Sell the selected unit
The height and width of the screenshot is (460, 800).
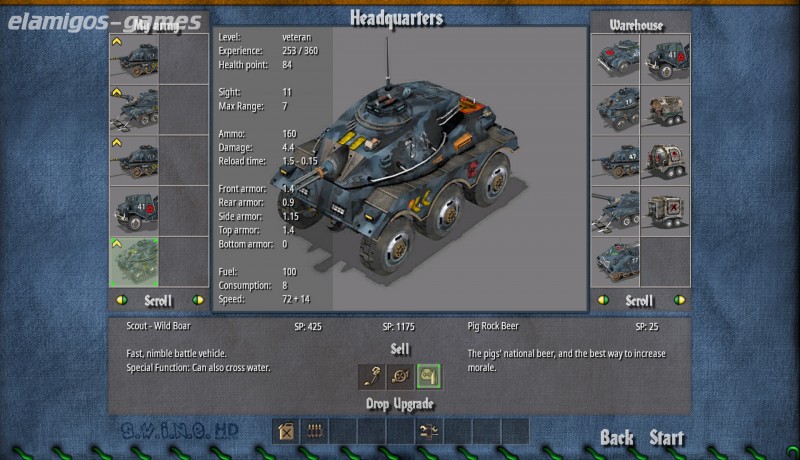pyautogui.click(x=400, y=348)
